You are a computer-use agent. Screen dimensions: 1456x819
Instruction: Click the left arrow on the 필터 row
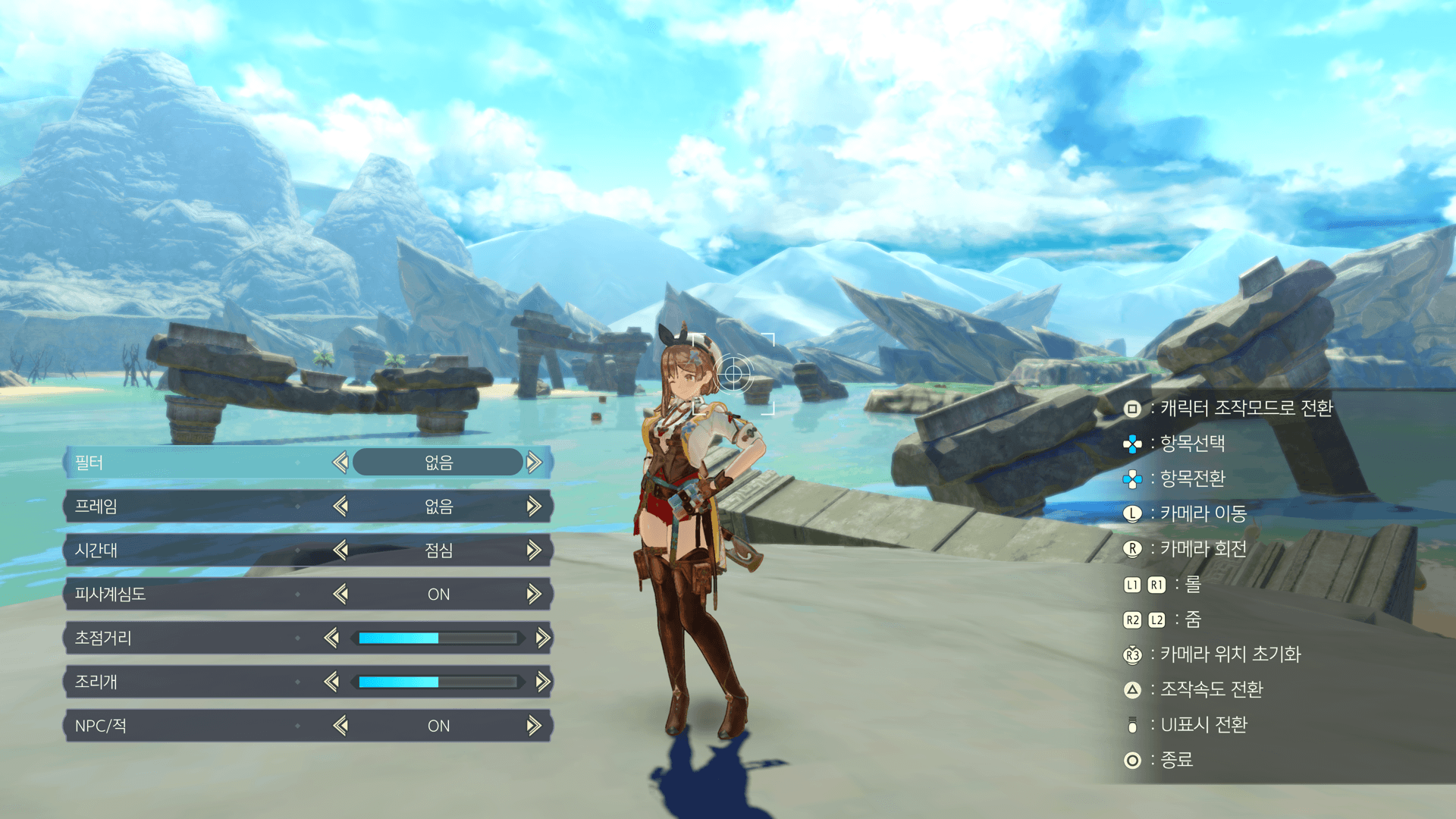[340, 462]
